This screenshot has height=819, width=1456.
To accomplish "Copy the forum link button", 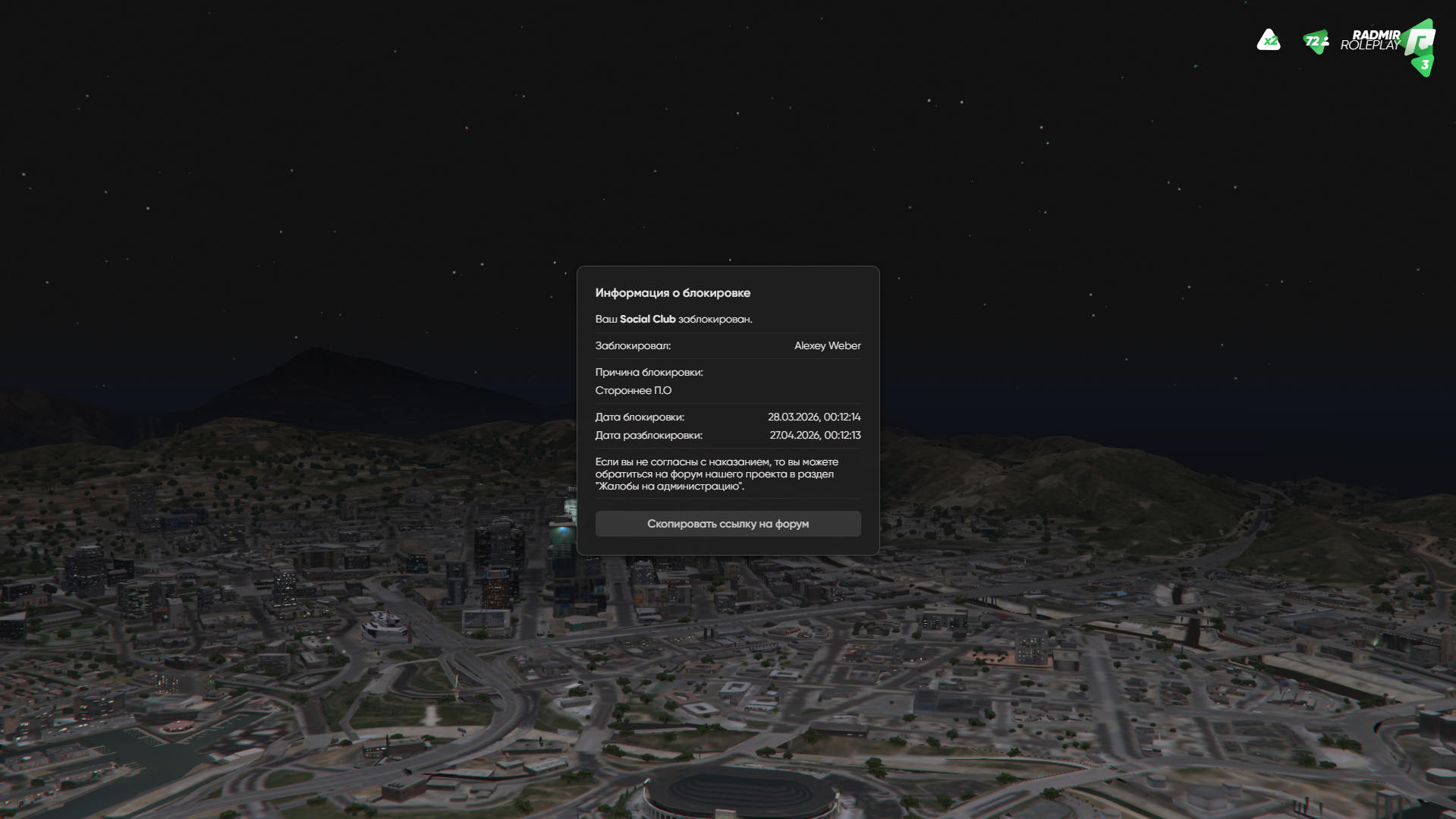I will point(728,524).
